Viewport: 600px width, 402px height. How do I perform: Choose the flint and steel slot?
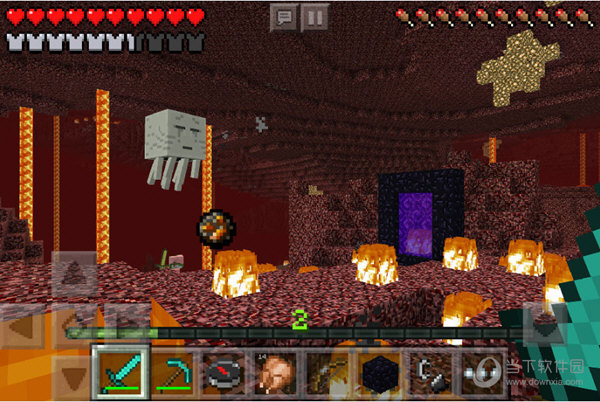(431, 373)
